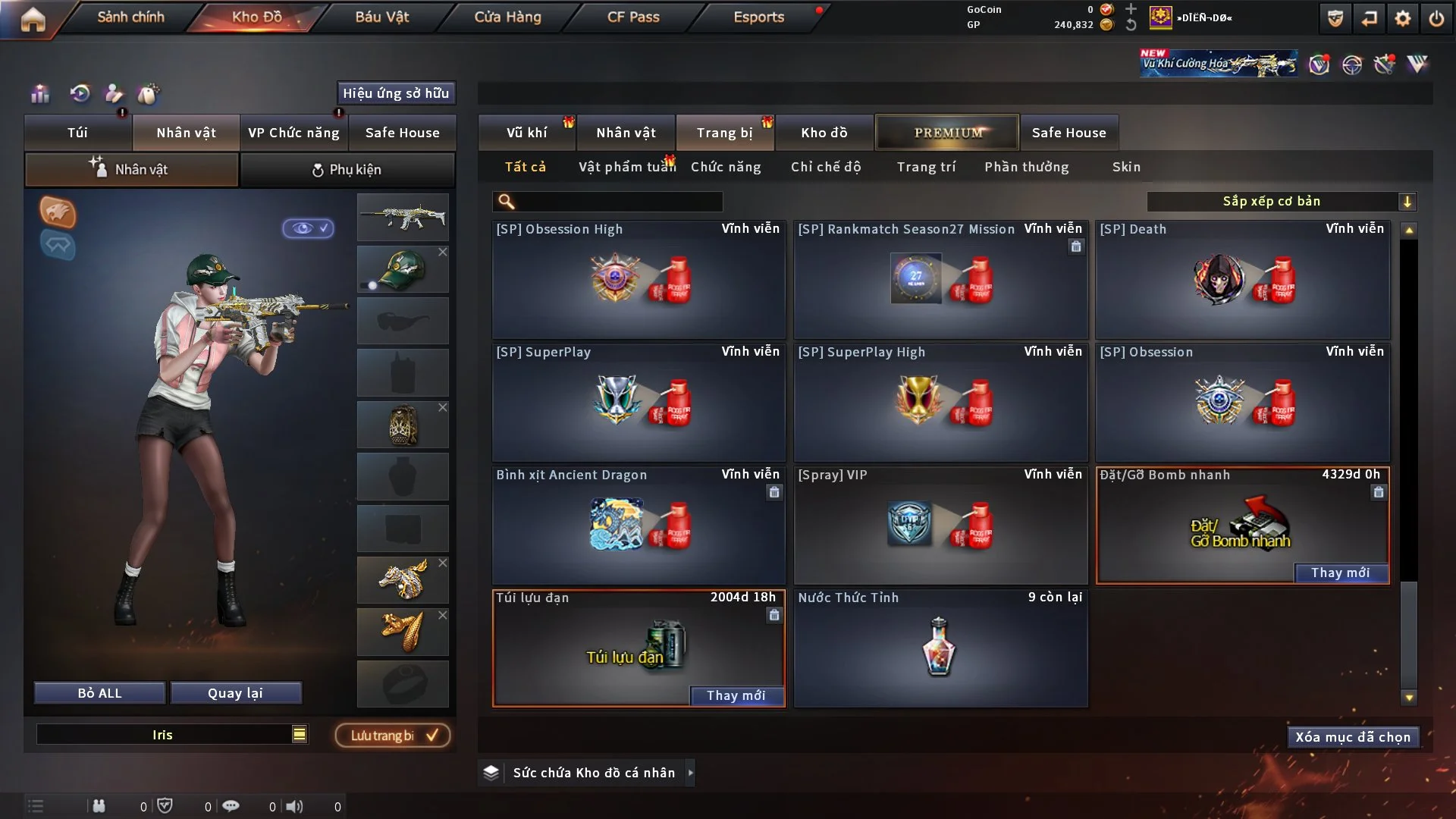Open the CF Pass tab
This screenshot has width=1456, height=819.
tap(633, 17)
